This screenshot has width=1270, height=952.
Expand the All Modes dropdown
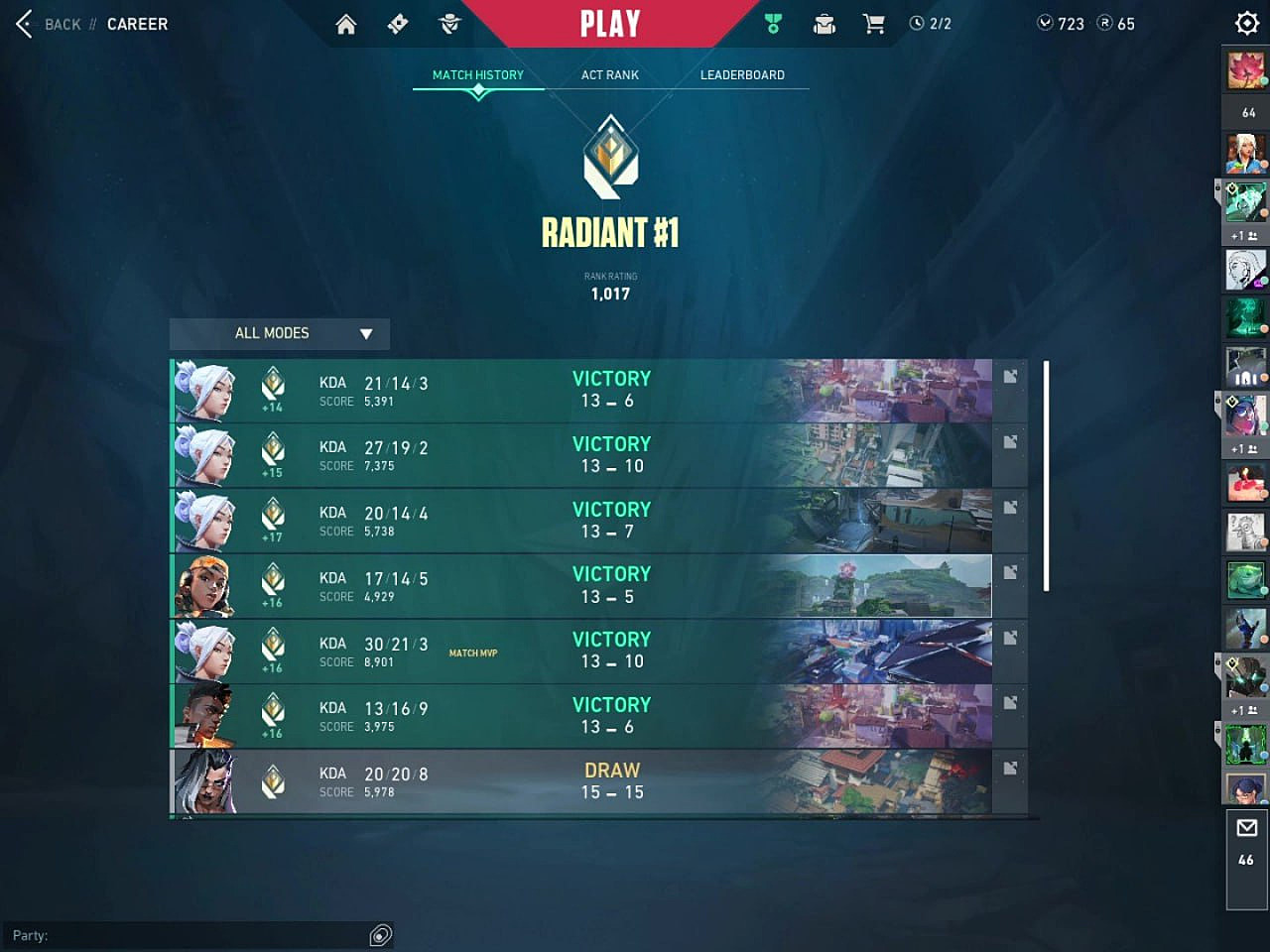tap(280, 333)
